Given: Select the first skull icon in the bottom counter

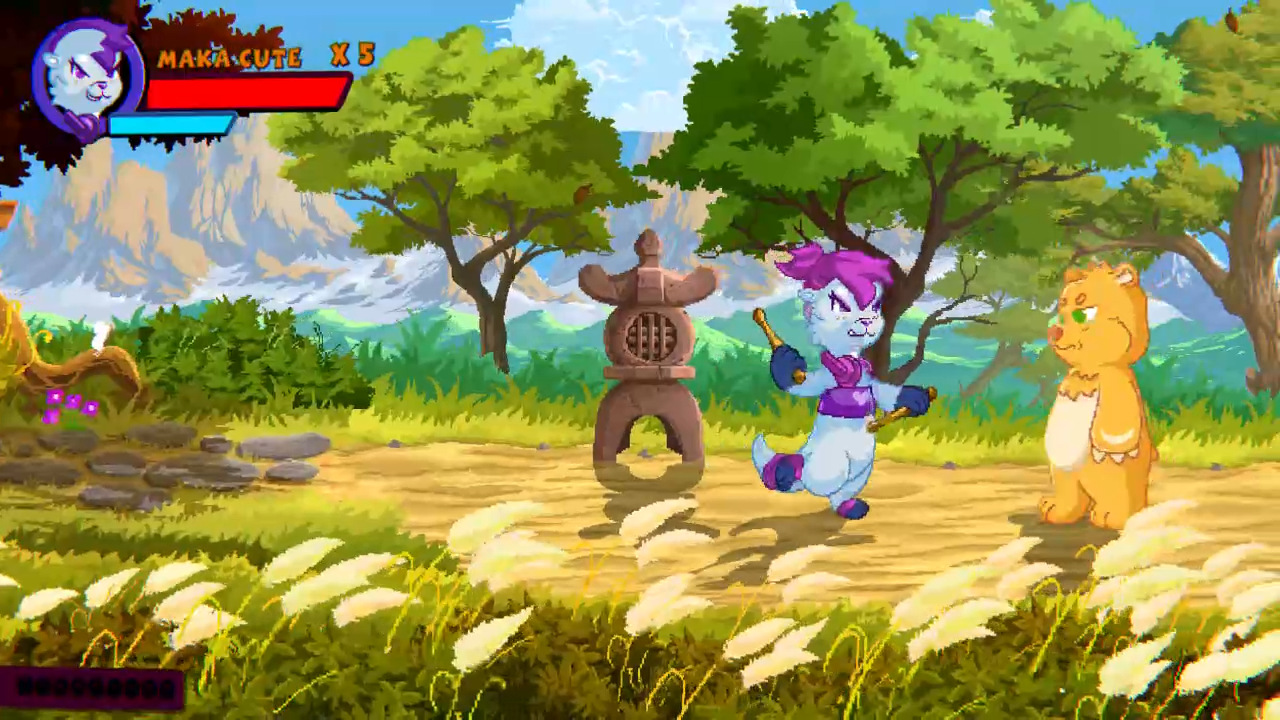Looking at the screenshot, I should pyautogui.click(x=23, y=688).
